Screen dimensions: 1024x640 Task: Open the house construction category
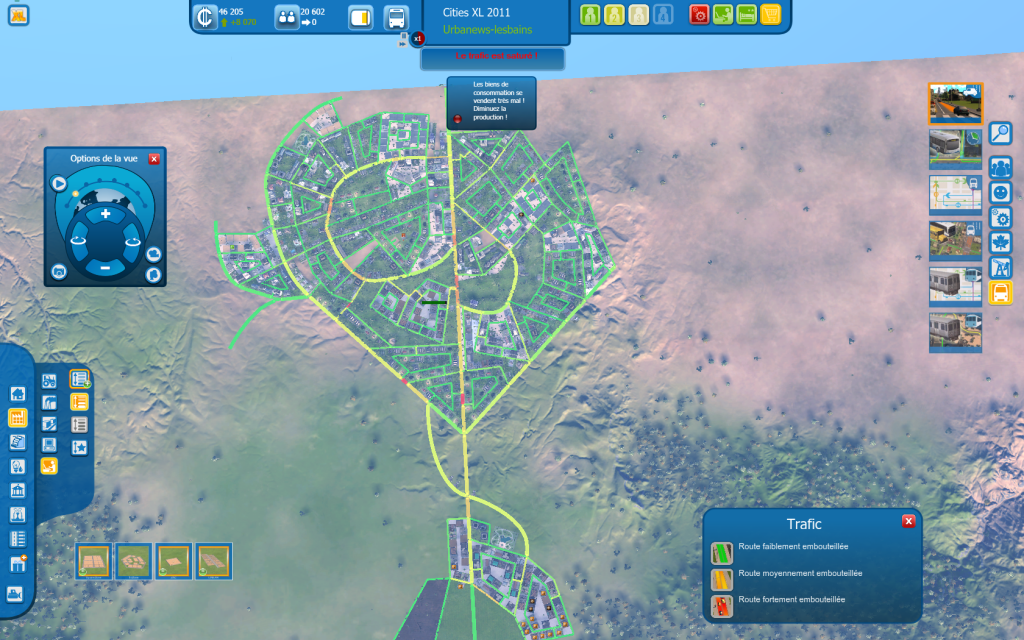coord(17,393)
